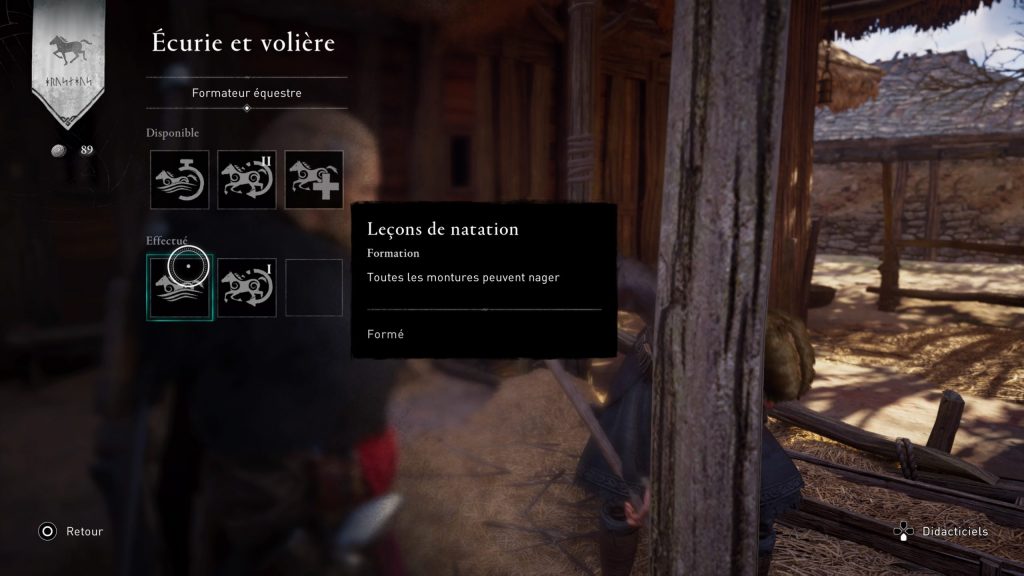Select the swimming horse with stopwatch upgrade
Viewport: 1024px width, 576px height.
click(x=180, y=180)
